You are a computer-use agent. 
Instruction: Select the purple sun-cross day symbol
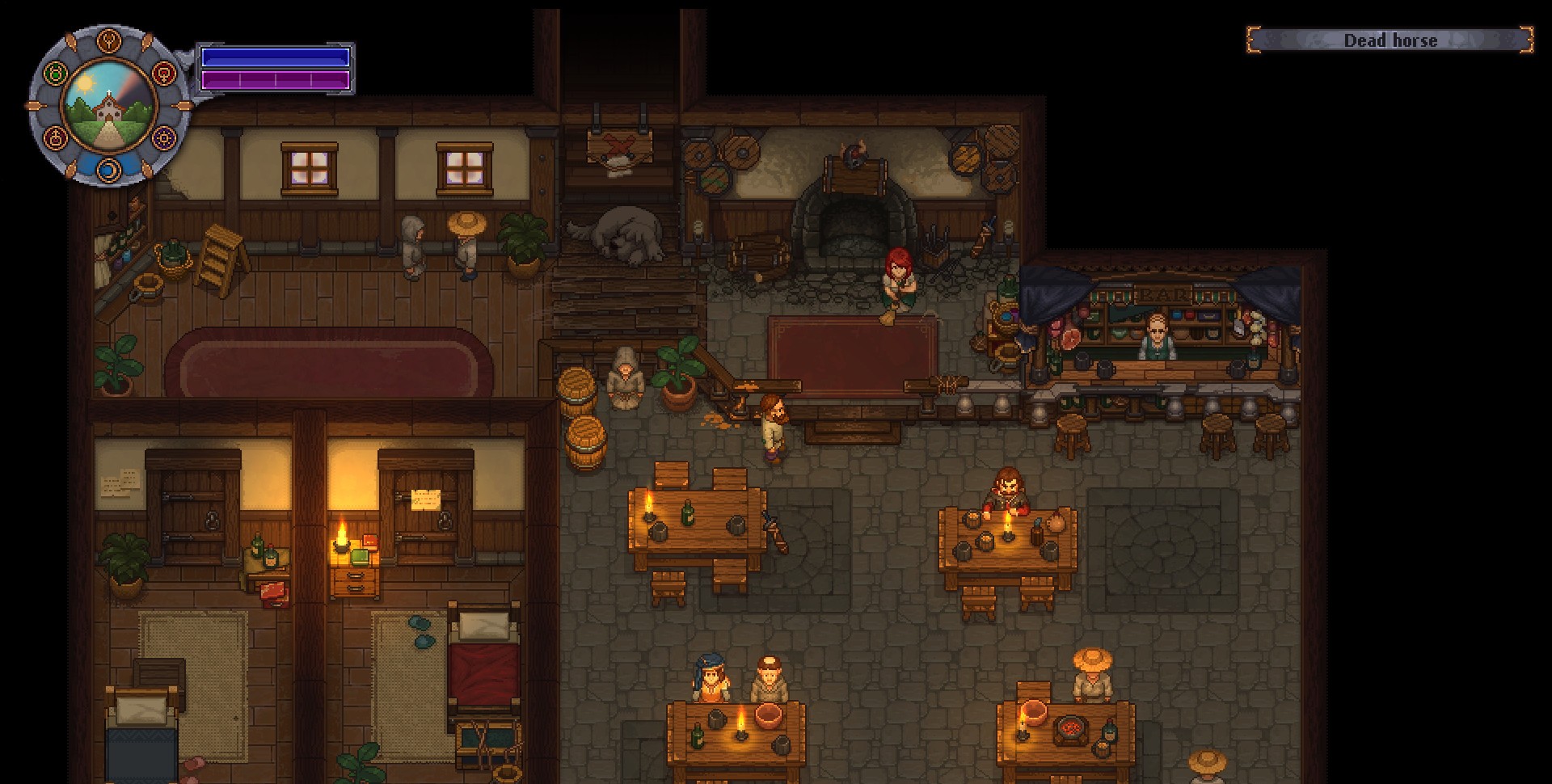tap(164, 137)
